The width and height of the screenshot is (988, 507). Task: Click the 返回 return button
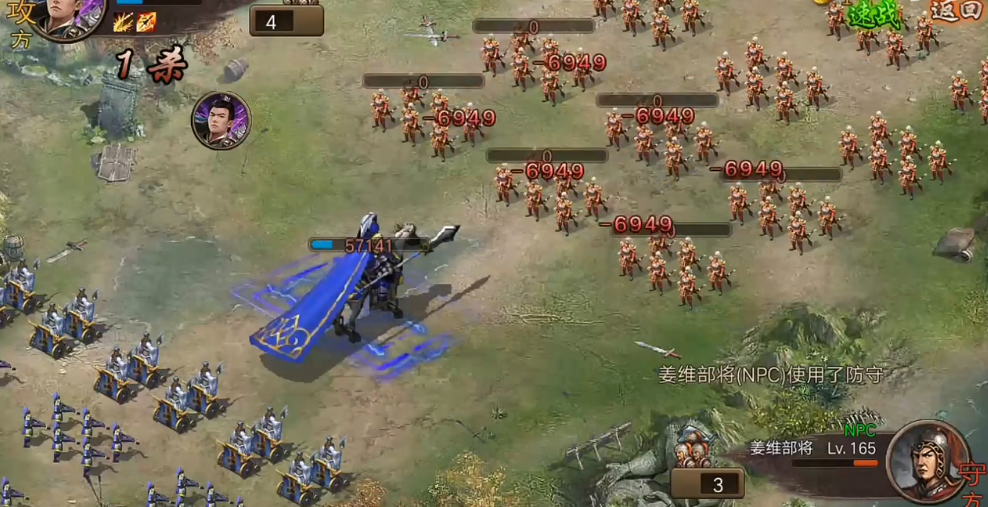pos(957,11)
